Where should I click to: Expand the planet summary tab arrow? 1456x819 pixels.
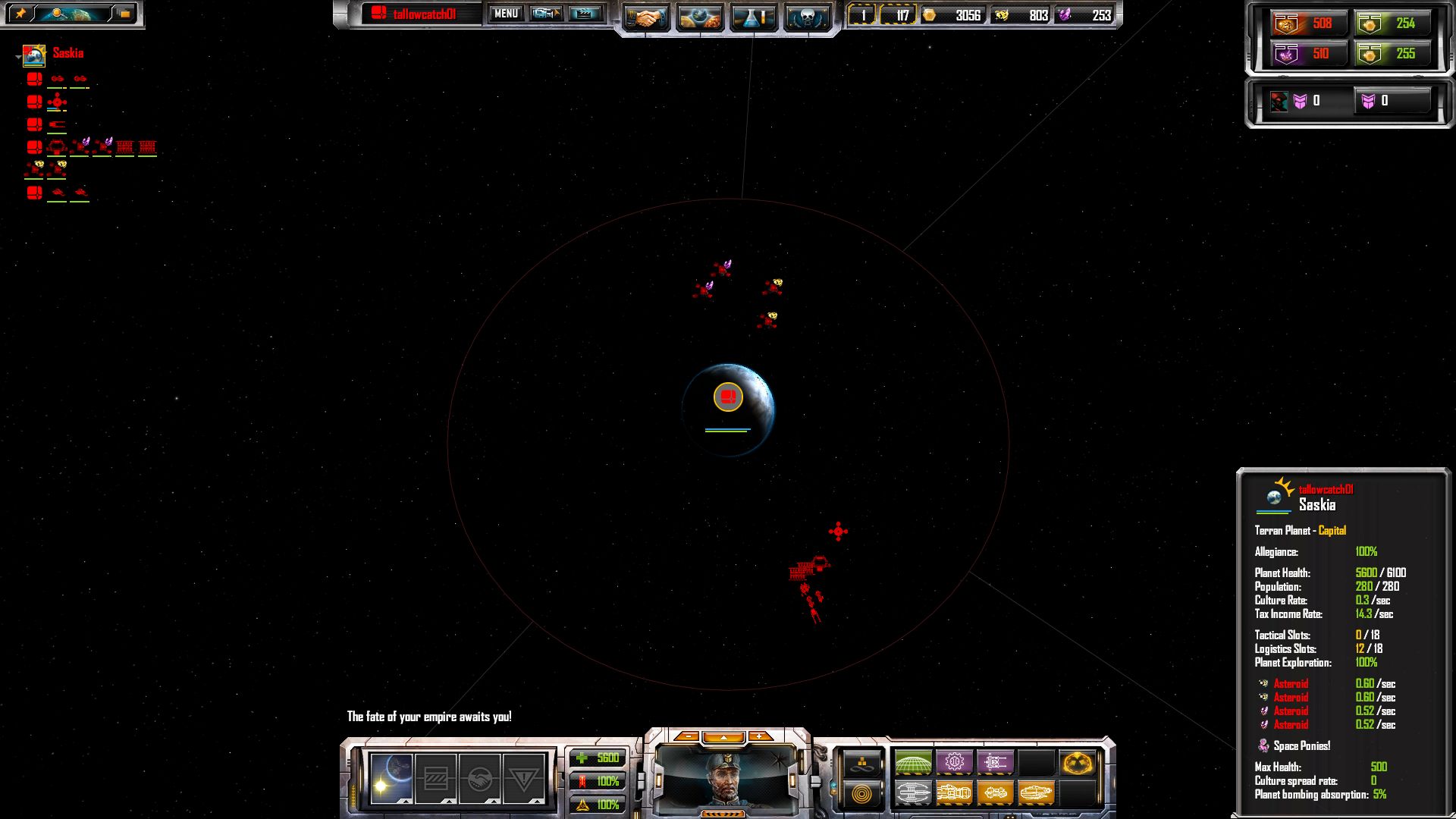click(x=405, y=802)
